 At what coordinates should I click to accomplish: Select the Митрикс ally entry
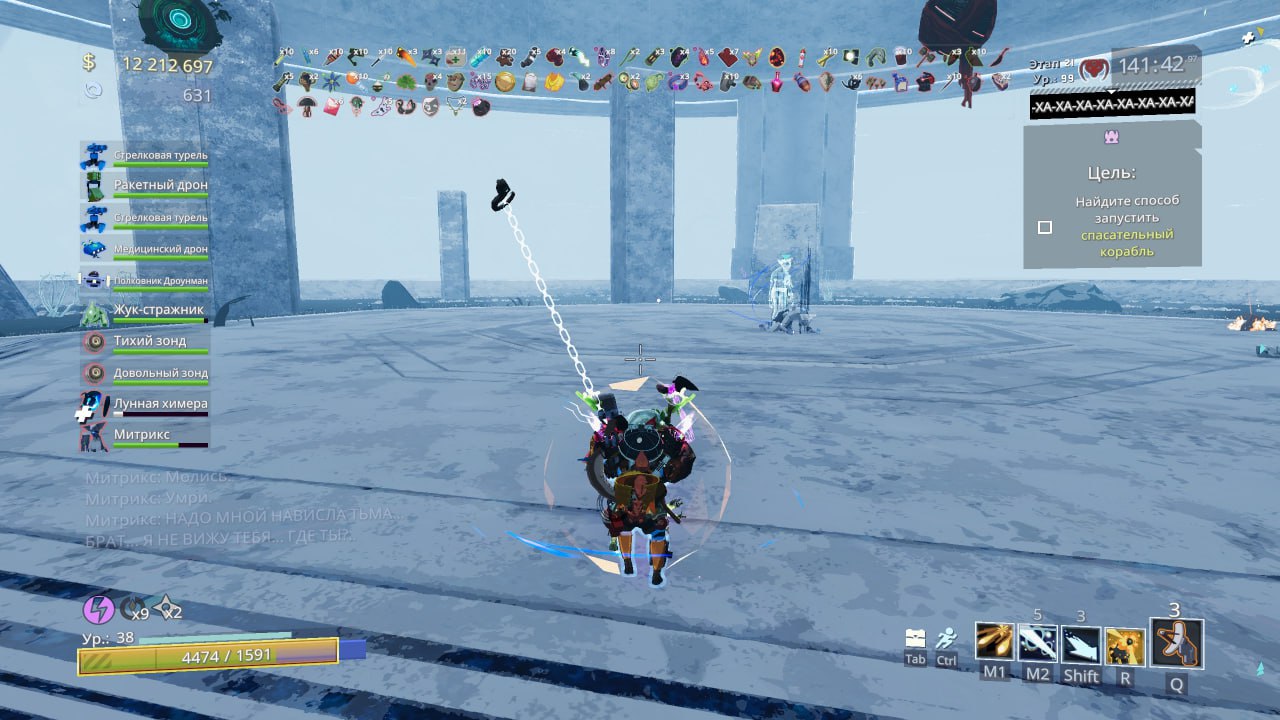pos(145,437)
